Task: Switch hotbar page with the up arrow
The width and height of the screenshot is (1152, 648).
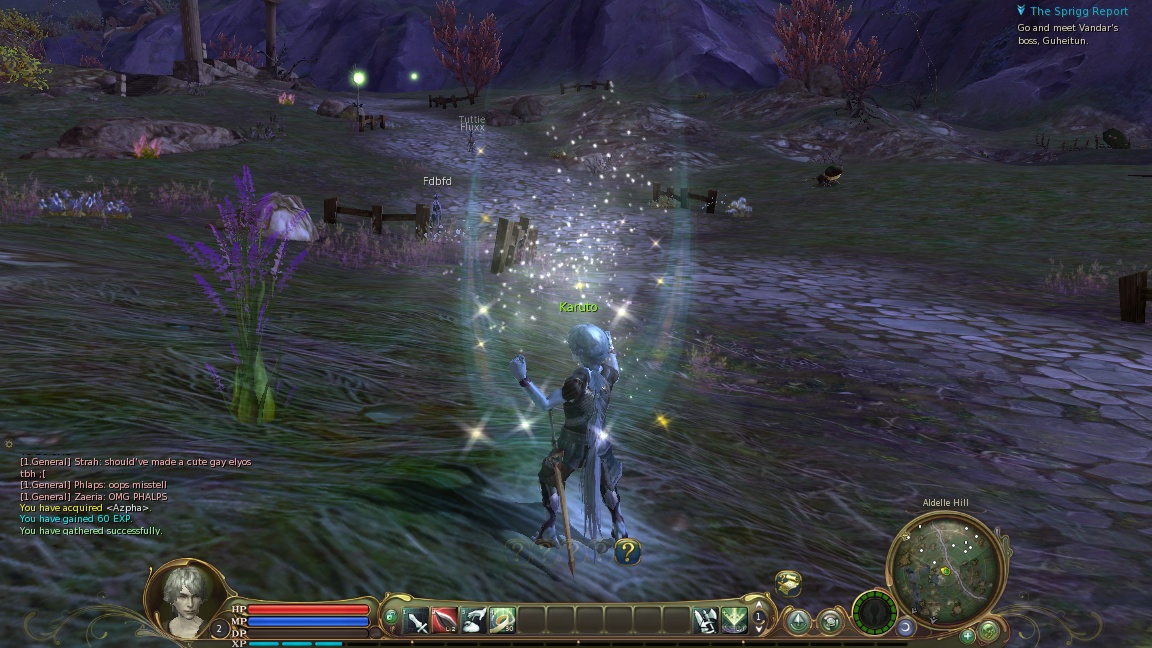Action: point(759,606)
